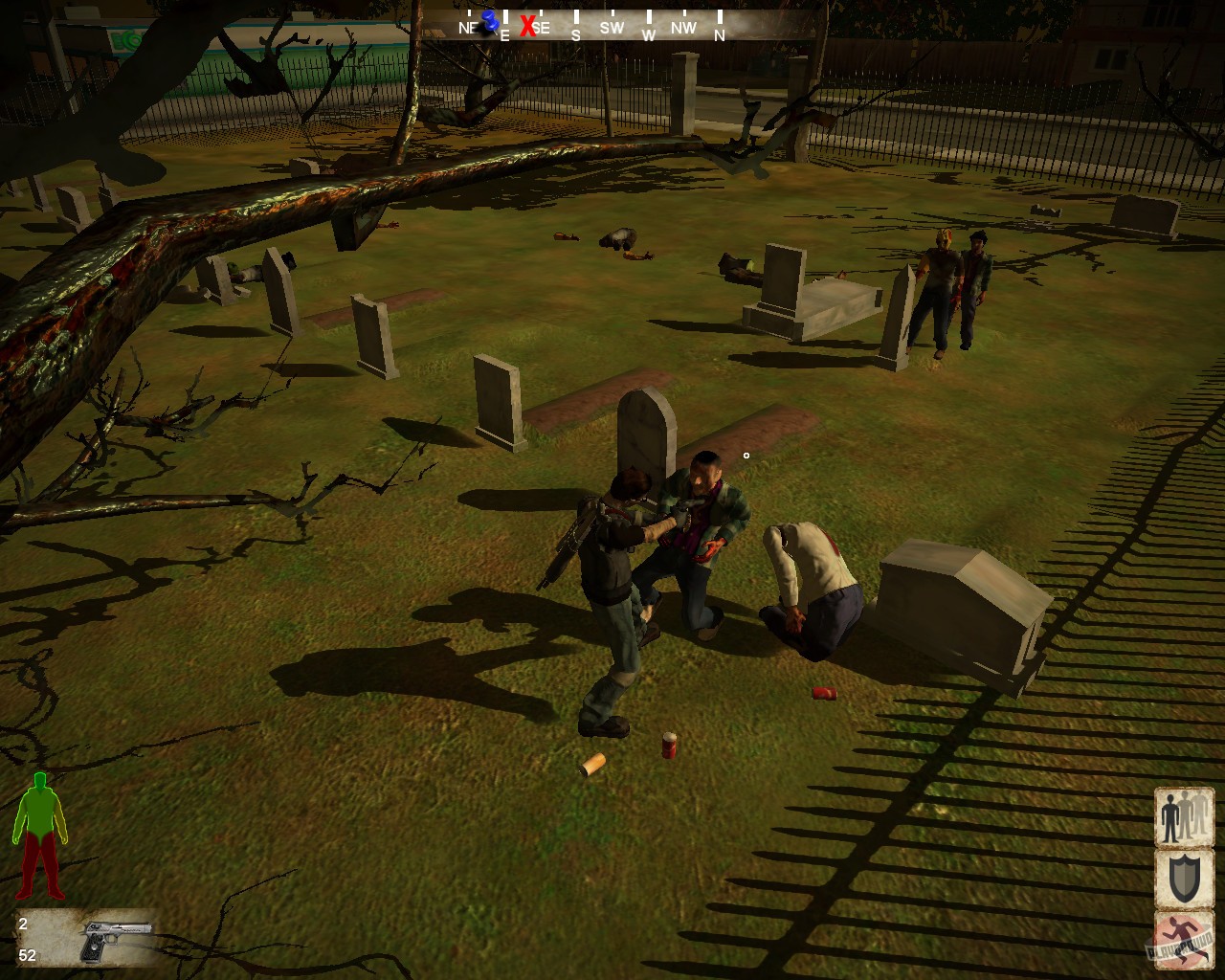Click the NW direction label on the compass
Viewport: 1225px width, 980px height.
click(x=682, y=29)
